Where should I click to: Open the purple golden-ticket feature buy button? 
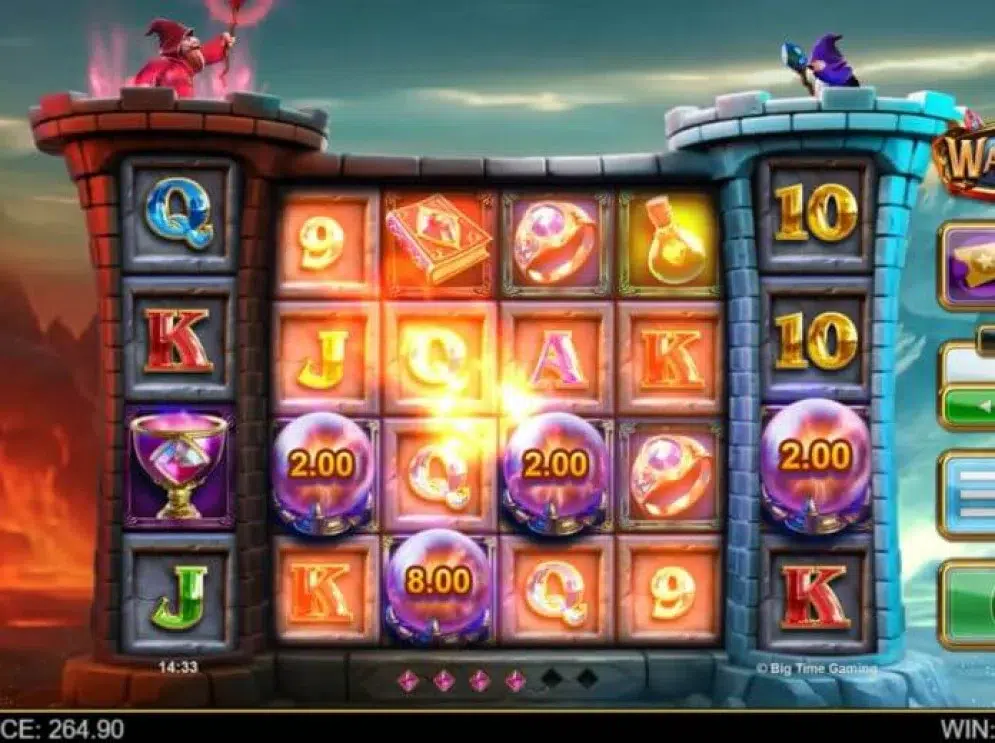point(970,265)
